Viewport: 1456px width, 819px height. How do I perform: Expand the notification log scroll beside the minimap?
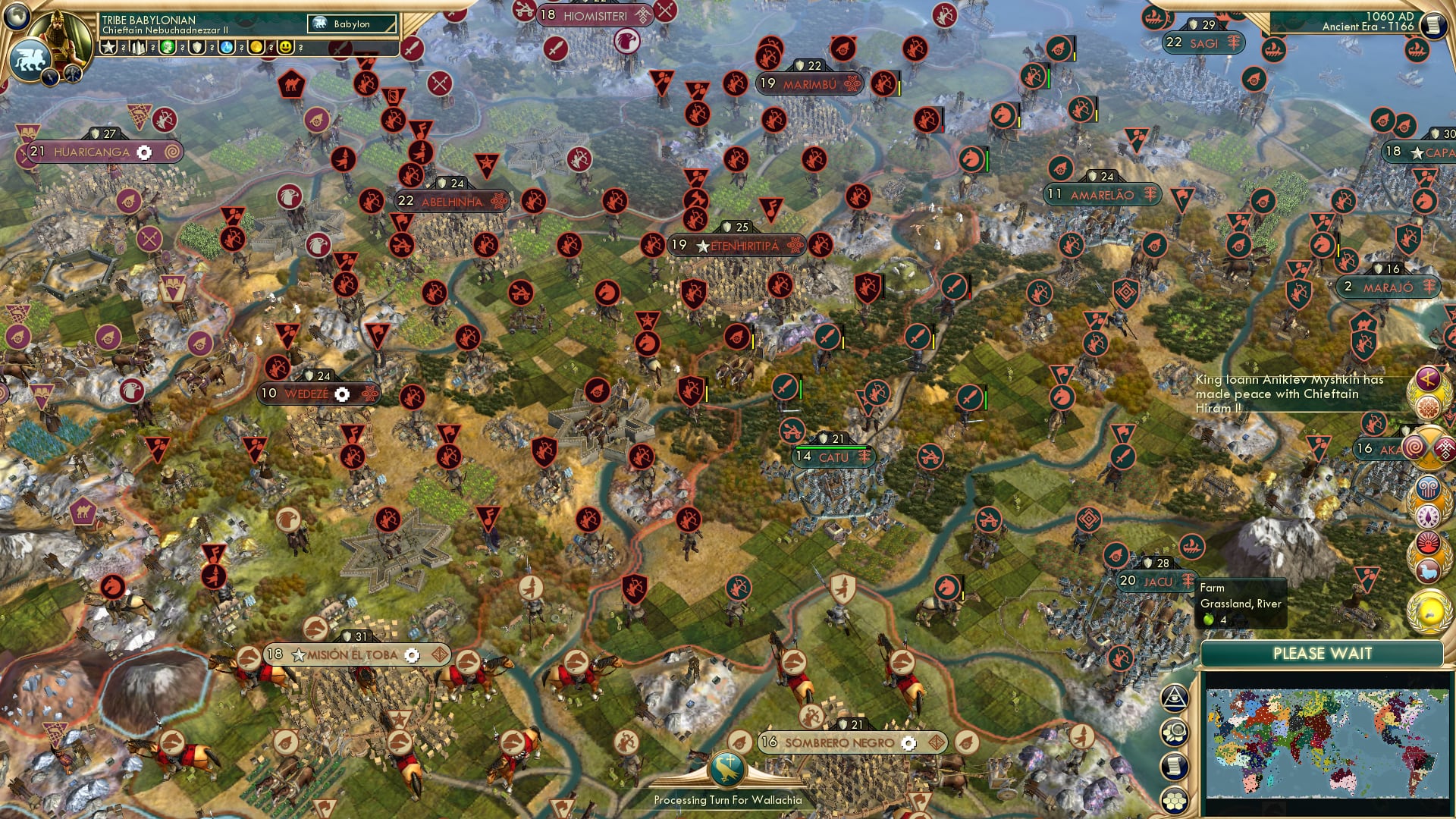point(1175,763)
